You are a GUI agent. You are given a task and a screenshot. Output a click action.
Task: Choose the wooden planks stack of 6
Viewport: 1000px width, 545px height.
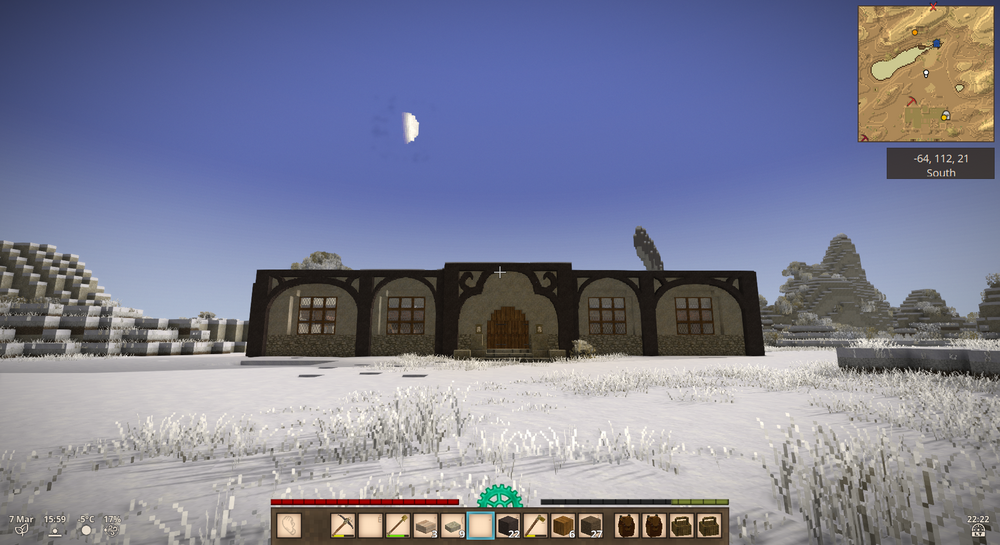[563, 525]
